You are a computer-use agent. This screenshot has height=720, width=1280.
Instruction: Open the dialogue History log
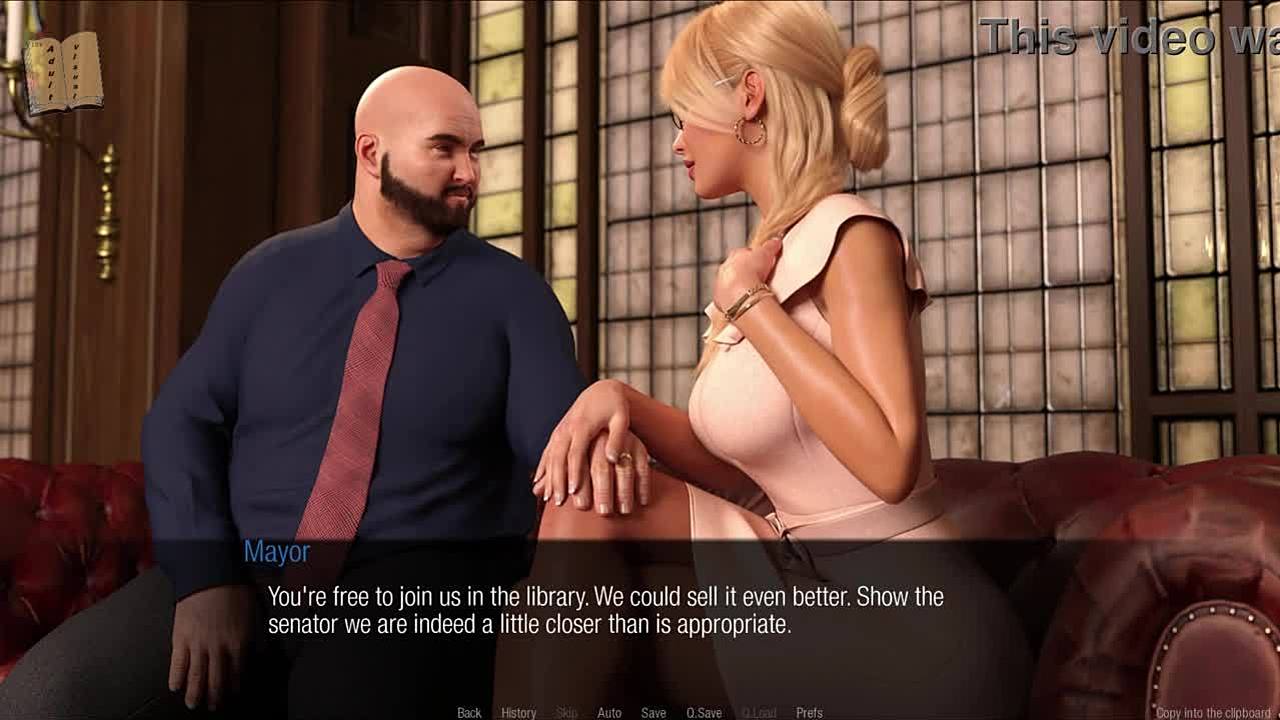point(518,713)
